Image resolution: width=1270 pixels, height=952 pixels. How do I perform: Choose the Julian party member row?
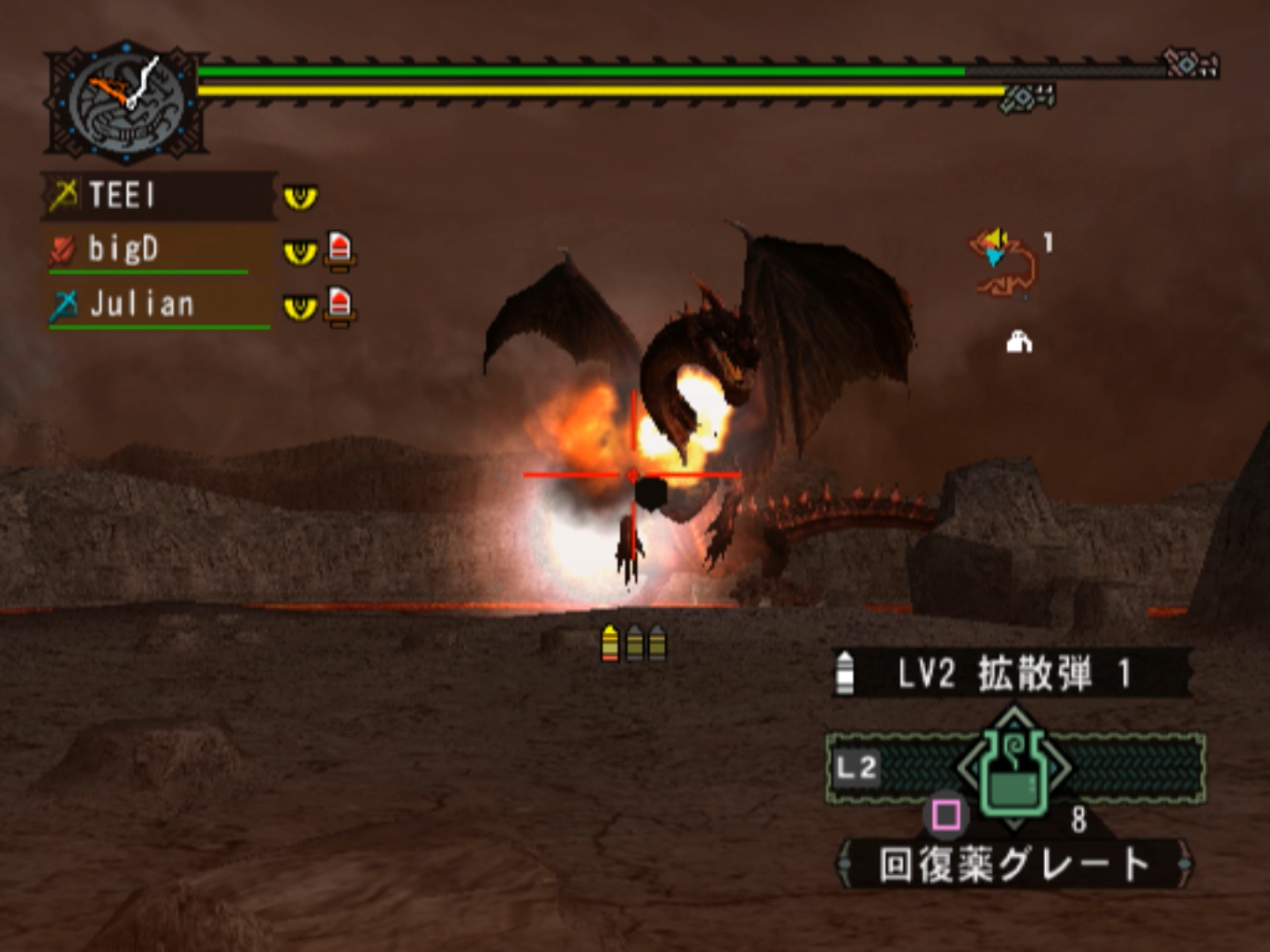pyautogui.click(x=159, y=305)
